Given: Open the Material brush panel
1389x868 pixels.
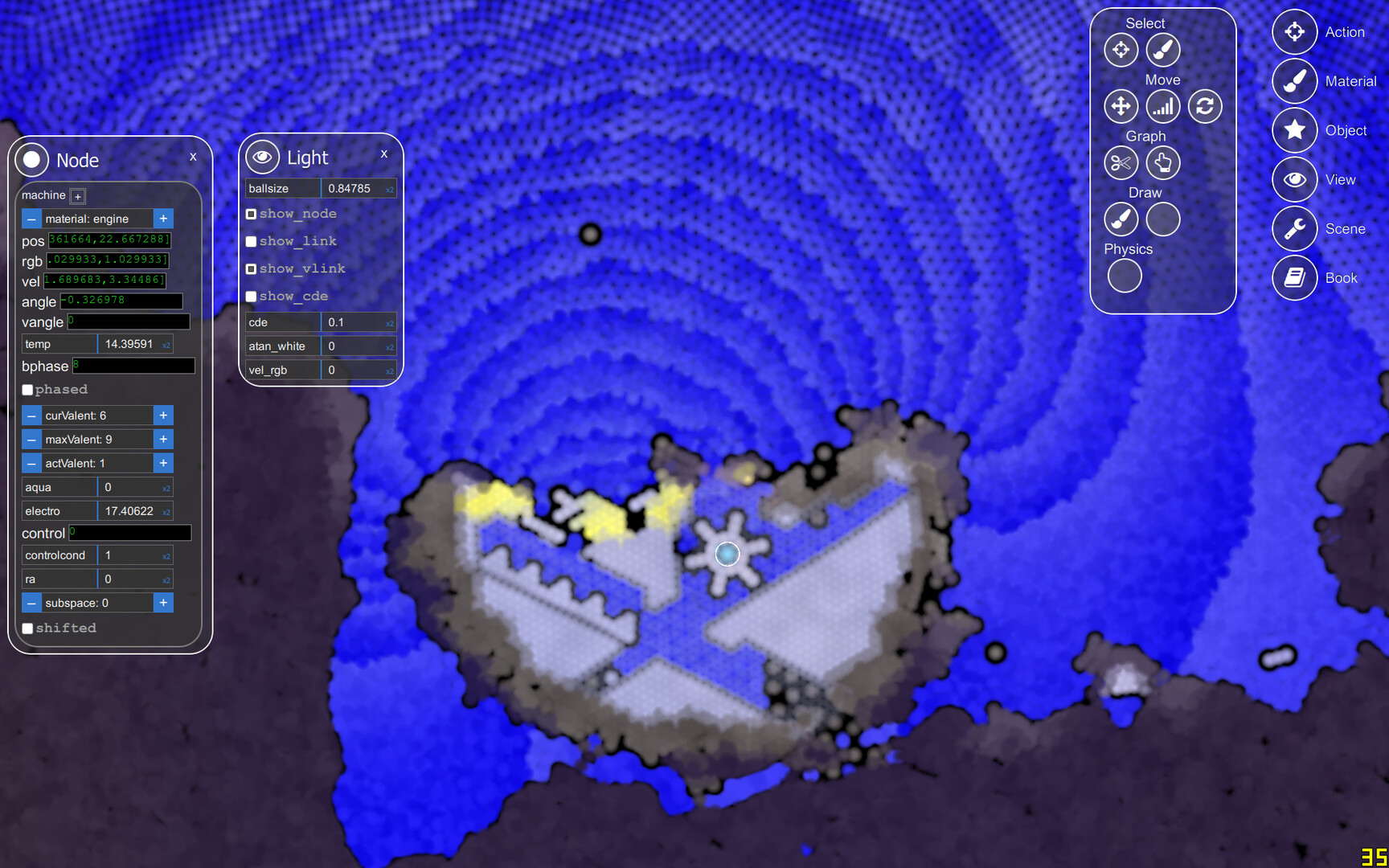Looking at the screenshot, I should tap(1294, 81).
